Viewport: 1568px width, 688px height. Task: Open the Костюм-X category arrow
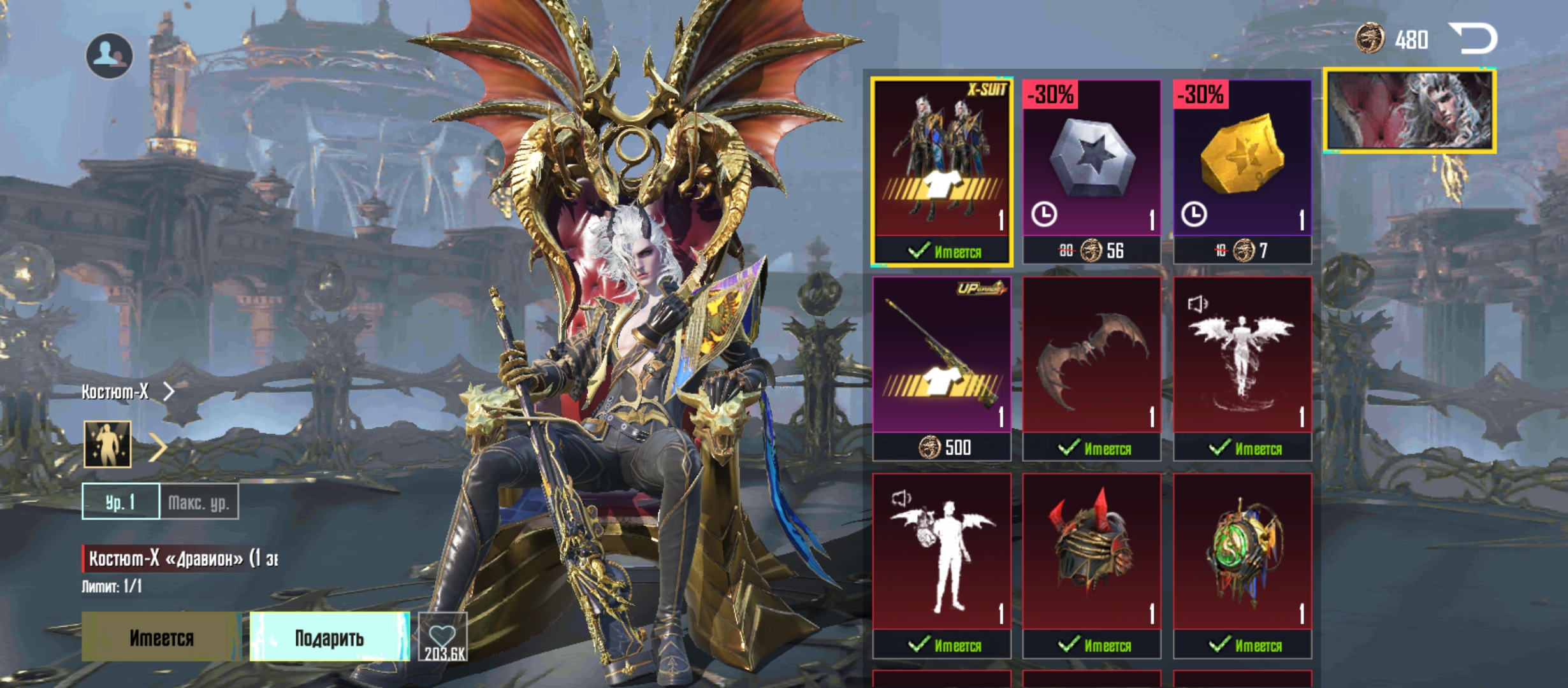[x=168, y=391]
